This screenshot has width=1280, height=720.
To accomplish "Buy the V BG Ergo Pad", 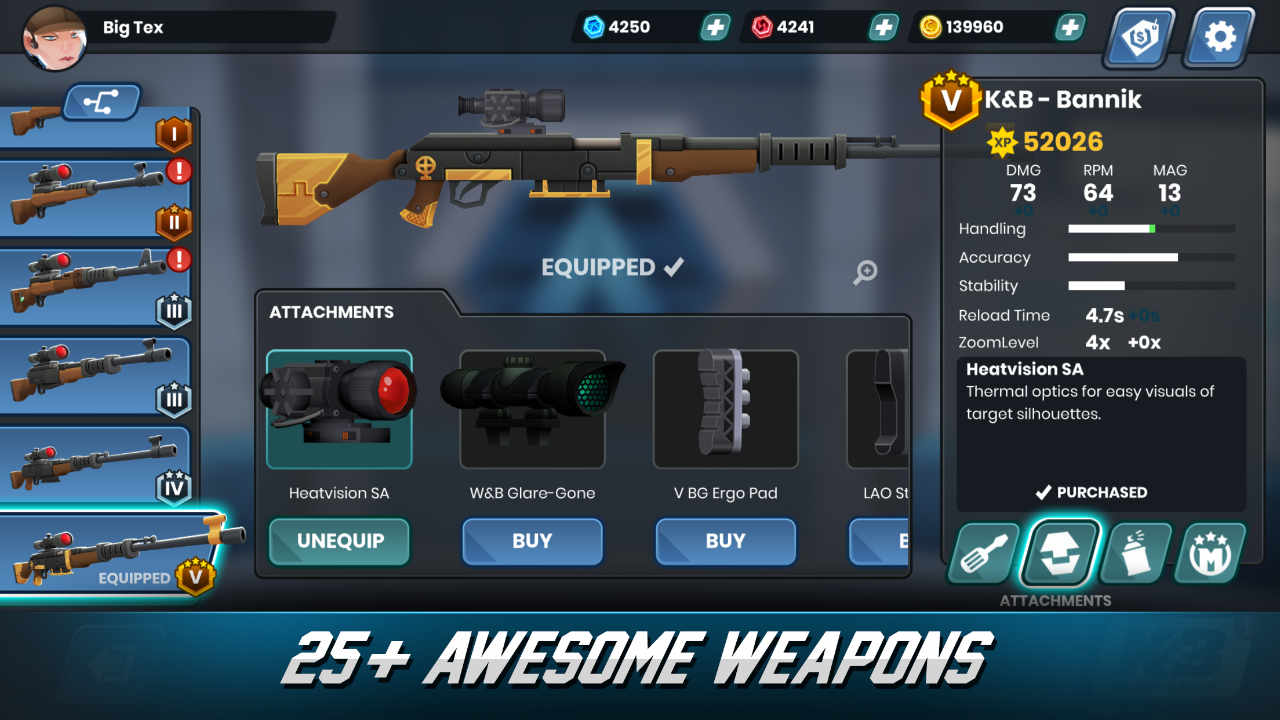I will [725, 541].
